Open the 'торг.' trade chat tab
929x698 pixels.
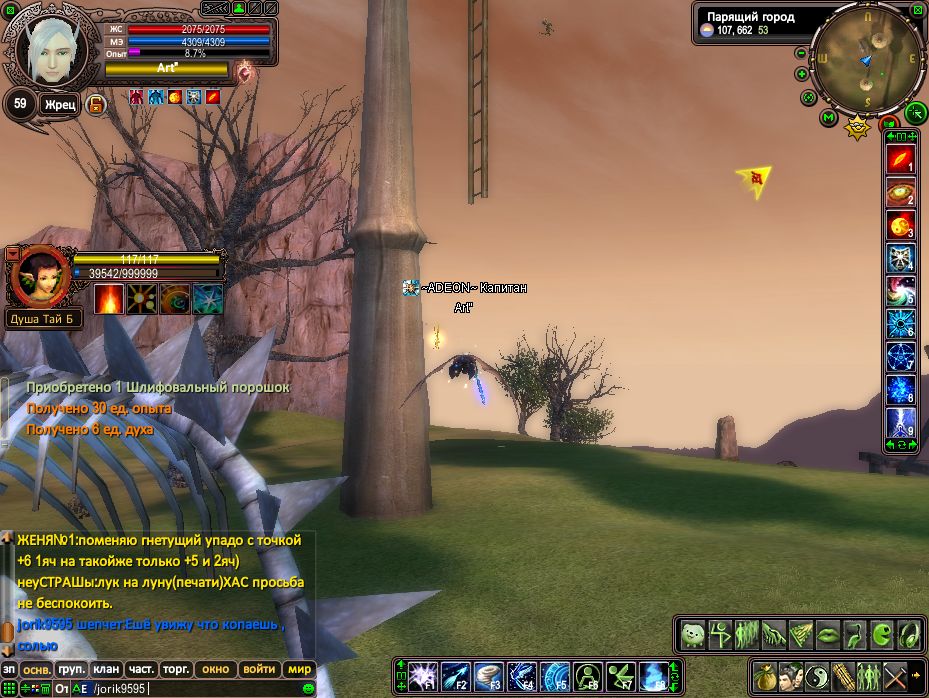tap(178, 669)
